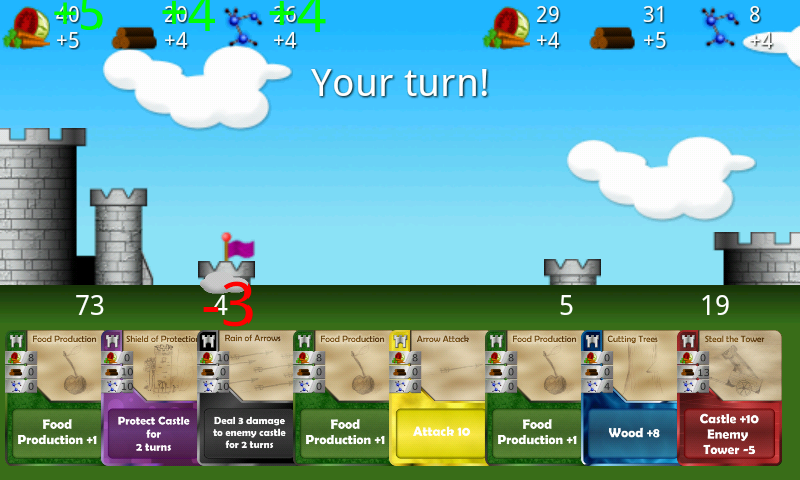Viewport: 800px width, 480px height.
Task: Pick the Steal the Tower card
Action: click(726, 398)
